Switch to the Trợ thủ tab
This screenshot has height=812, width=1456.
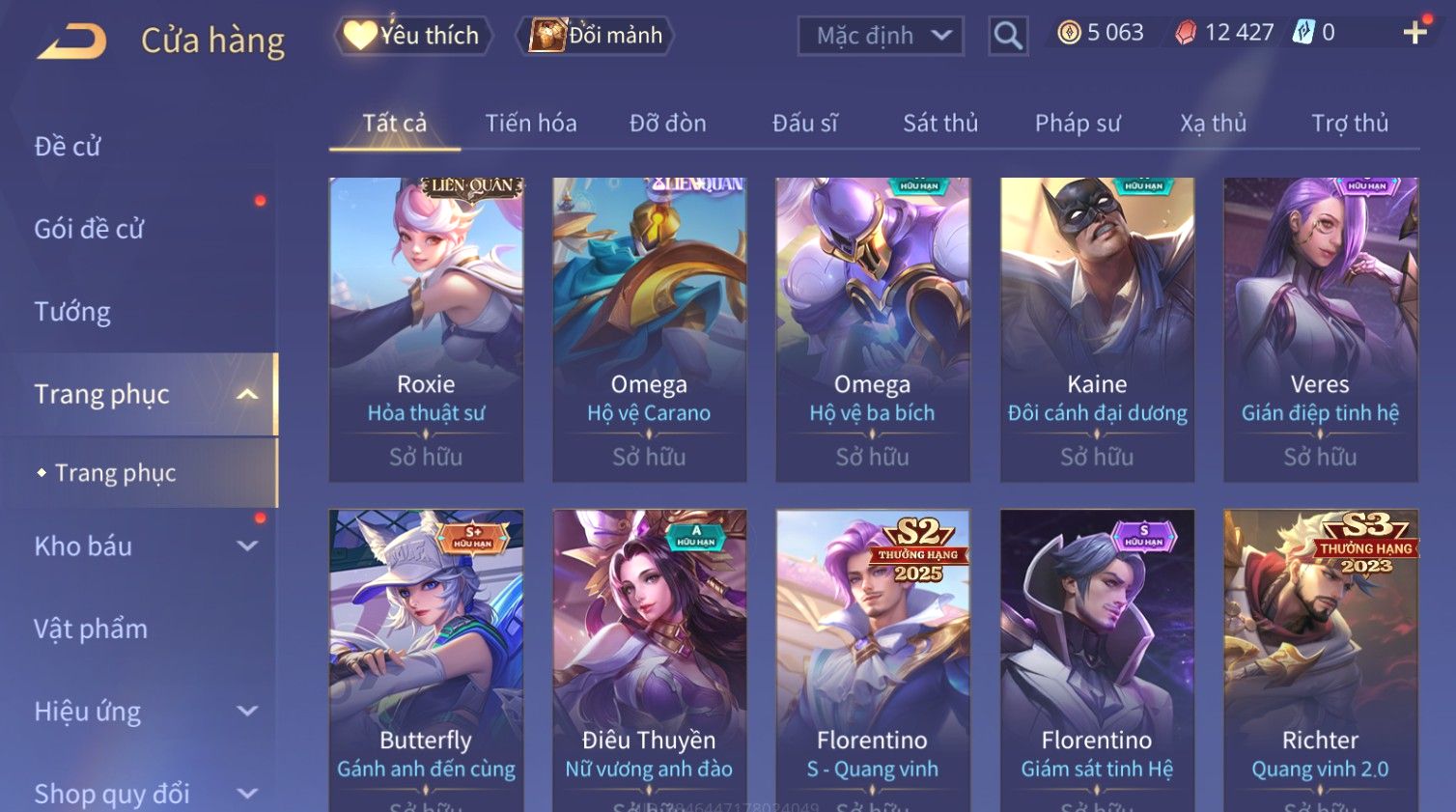click(1349, 124)
